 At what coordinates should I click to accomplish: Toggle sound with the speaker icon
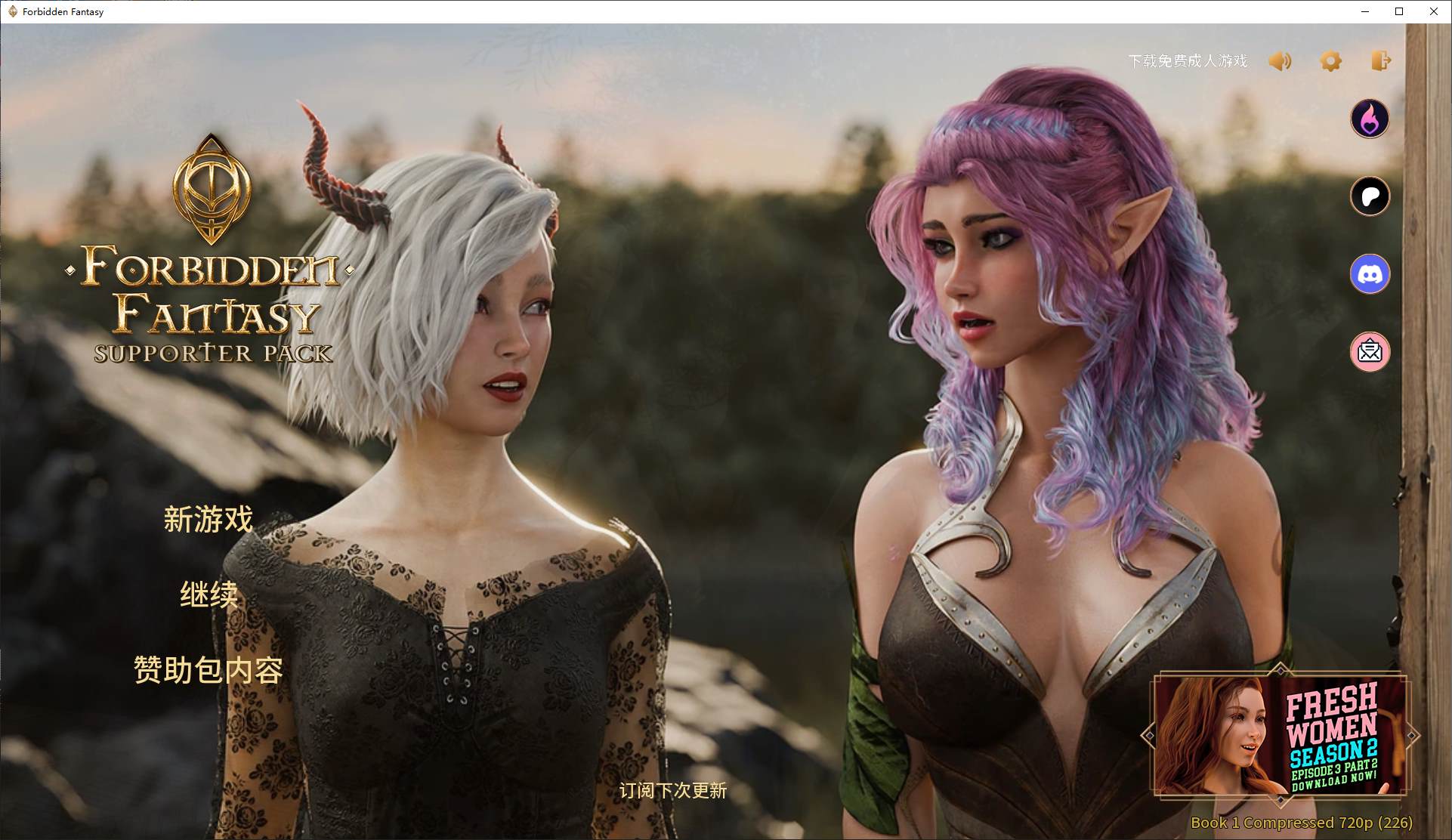1280,61
